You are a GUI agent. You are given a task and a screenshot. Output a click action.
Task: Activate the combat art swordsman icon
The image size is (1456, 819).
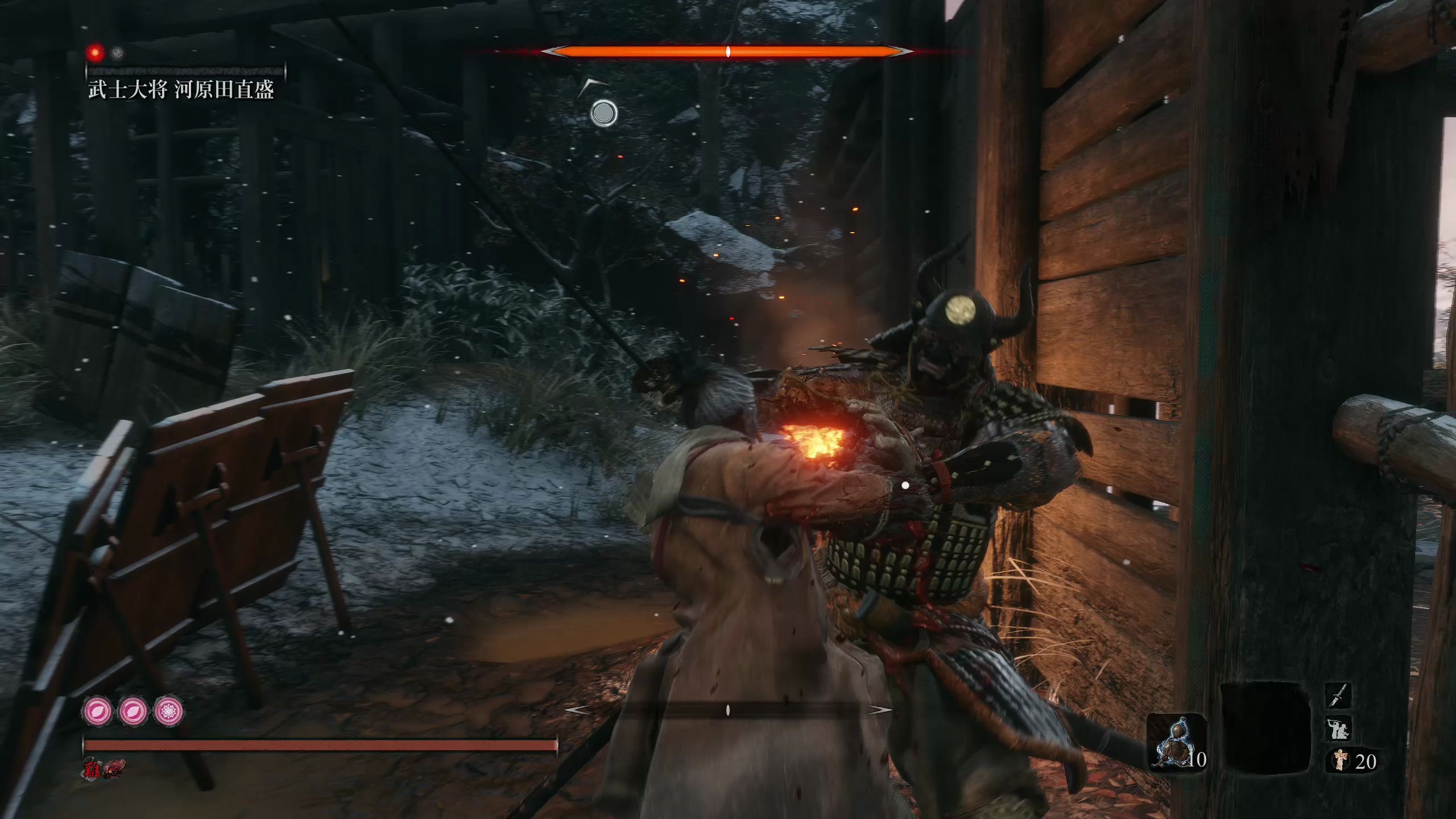coord(1337,729)
